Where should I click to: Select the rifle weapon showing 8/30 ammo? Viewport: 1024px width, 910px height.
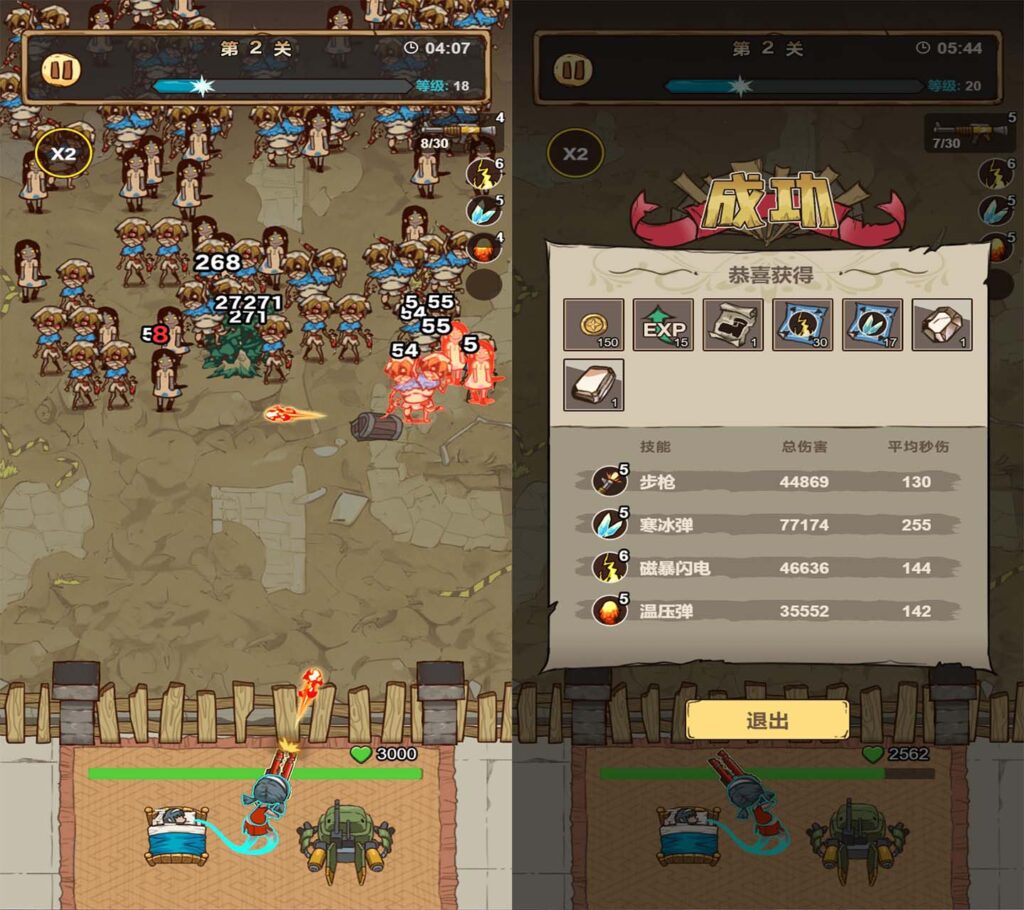pyautogui.click(x=458, y=132)
